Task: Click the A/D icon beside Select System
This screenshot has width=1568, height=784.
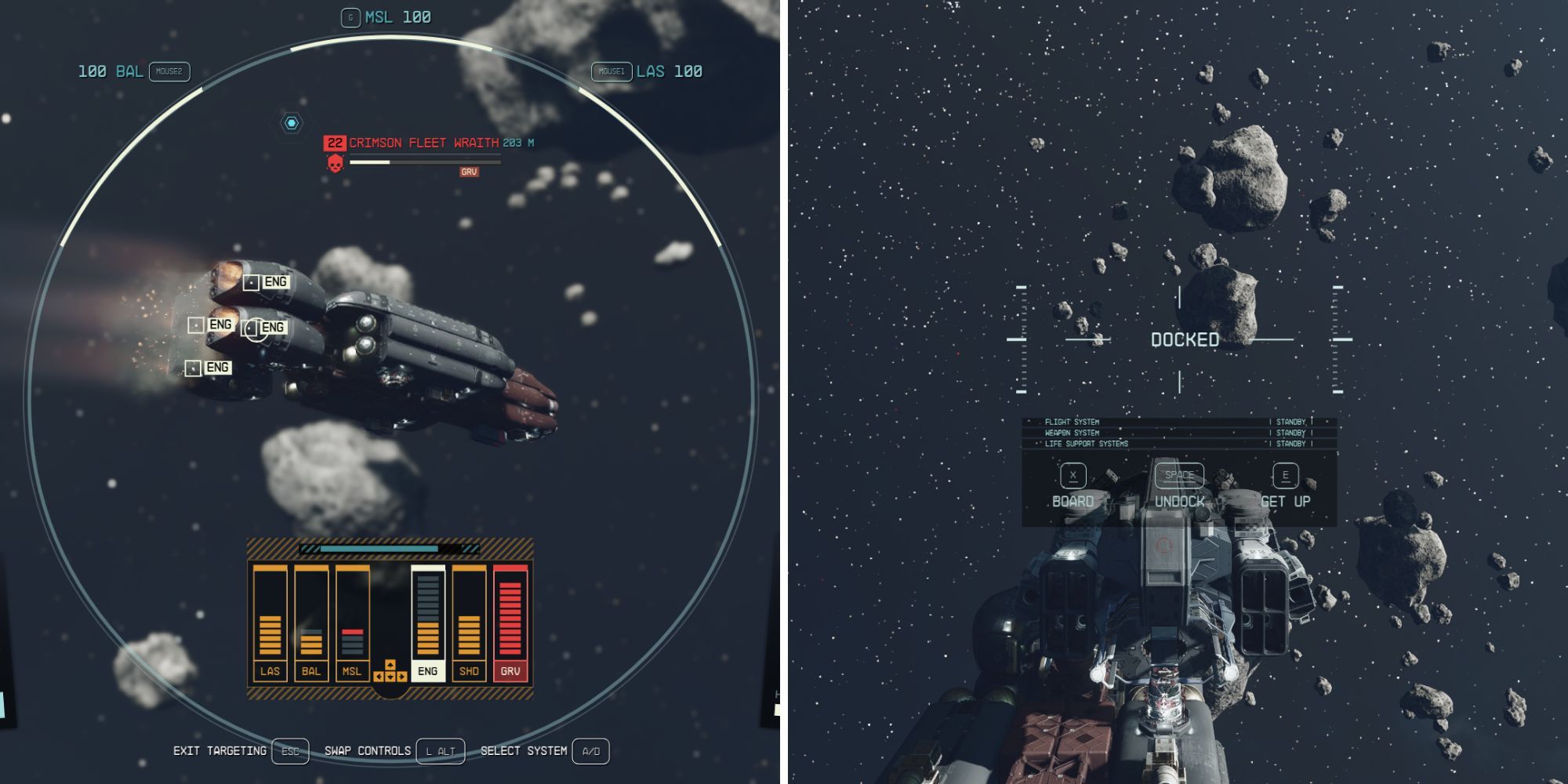Action: [589, 750]
